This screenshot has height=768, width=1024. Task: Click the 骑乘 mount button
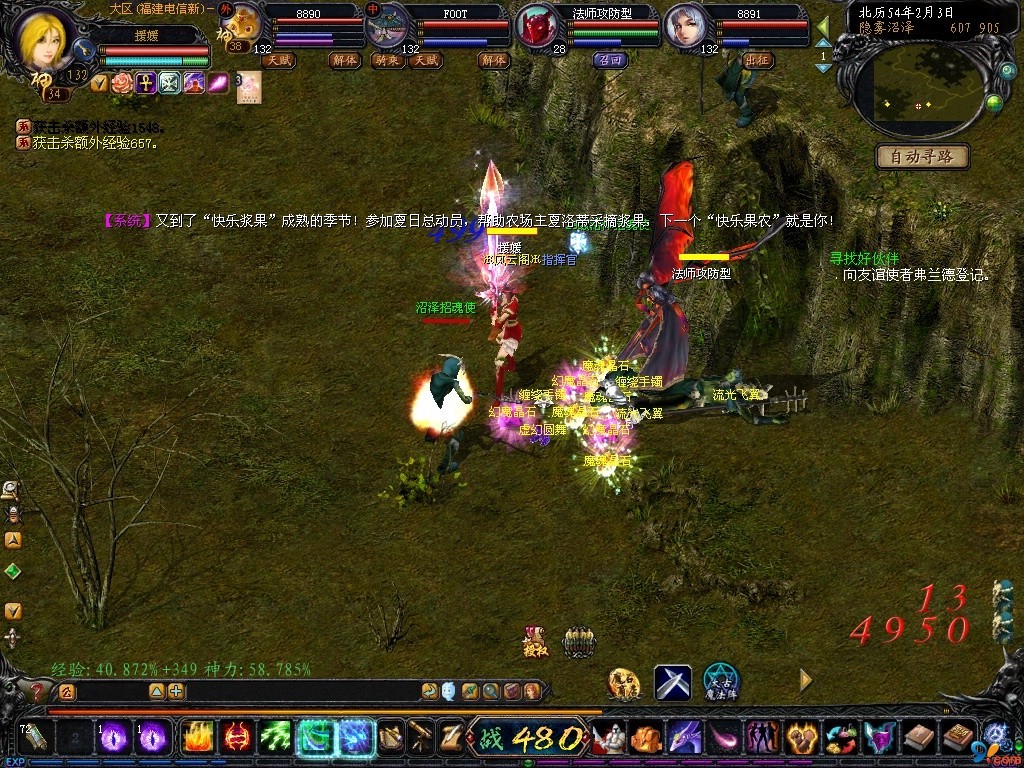point(387,60)
